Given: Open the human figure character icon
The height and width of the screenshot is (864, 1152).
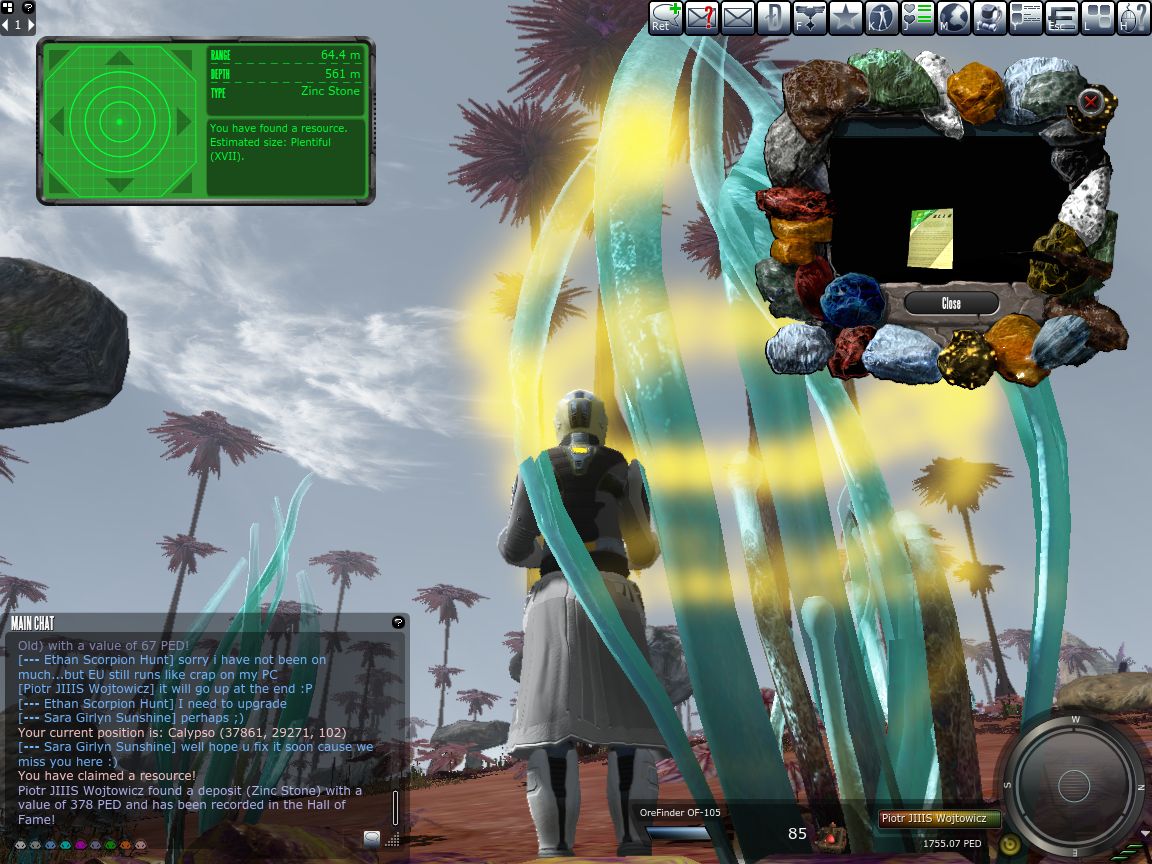Looking at the screenshot, I should [x=882, y=17].
